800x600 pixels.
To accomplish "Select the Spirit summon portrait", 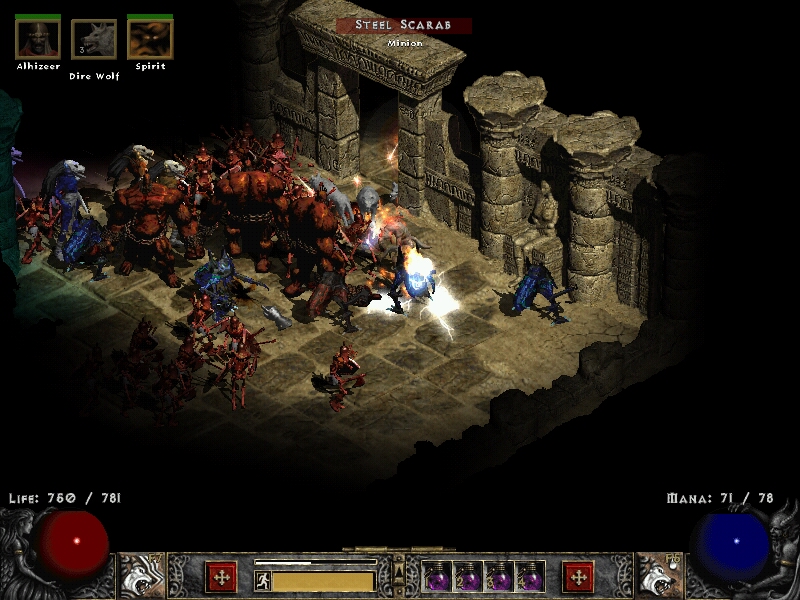I will pos(150,39).
